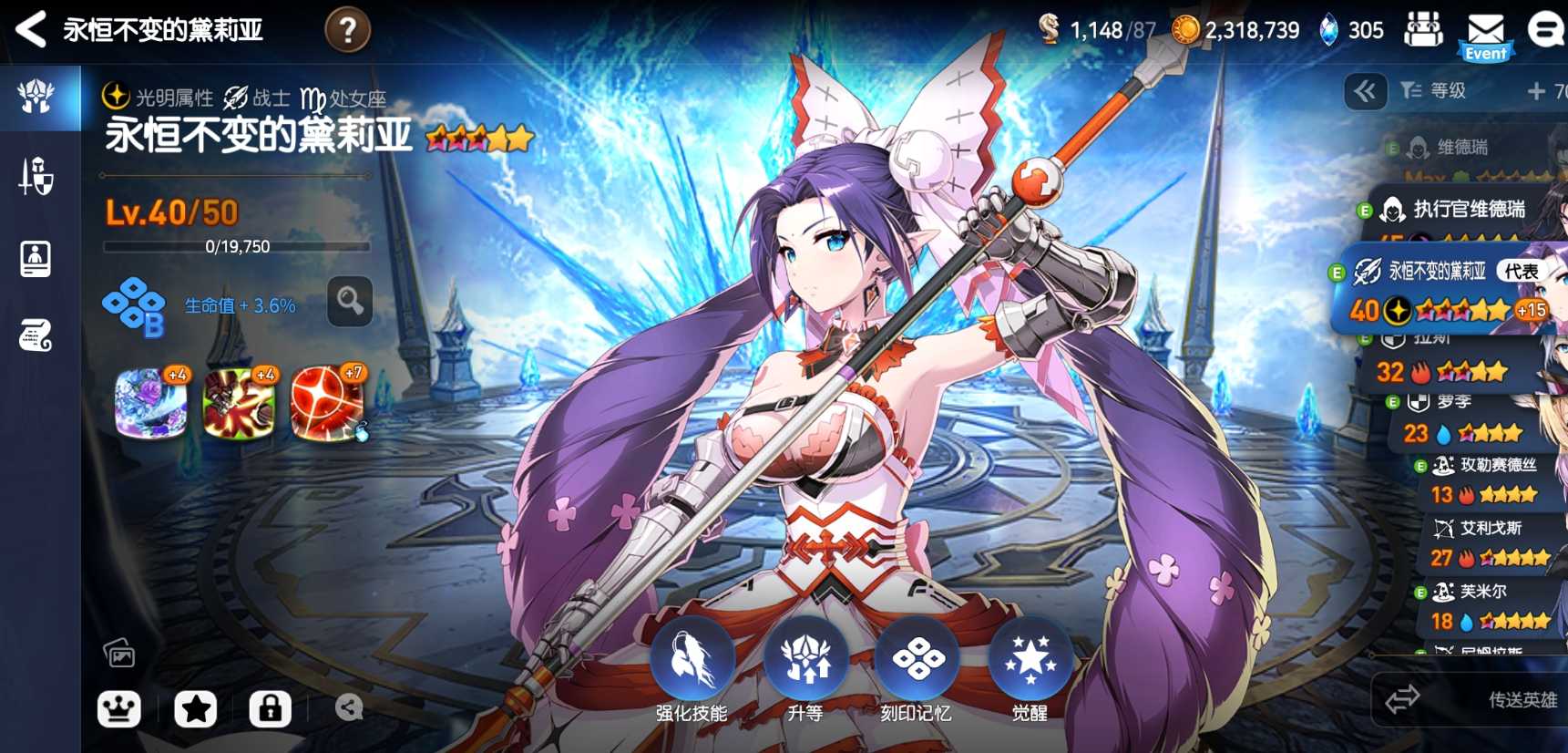Select 执行官维德瑞 in the hero list
This screenshot has height=753, width=1568.
point(1467,210)
